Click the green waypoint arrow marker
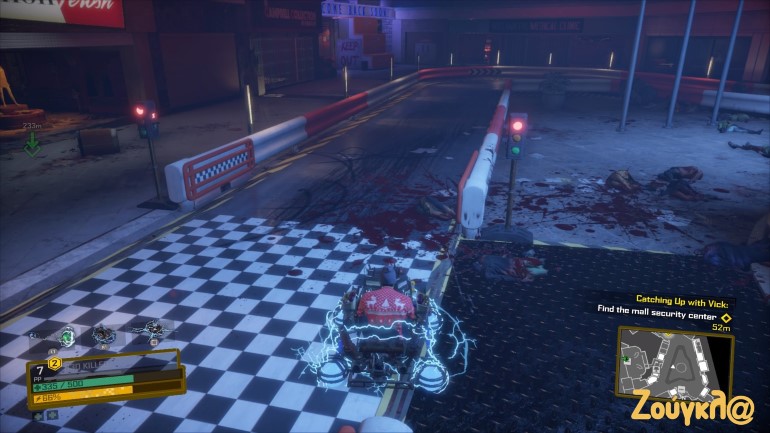770x433 pixels. click(32, 143)
